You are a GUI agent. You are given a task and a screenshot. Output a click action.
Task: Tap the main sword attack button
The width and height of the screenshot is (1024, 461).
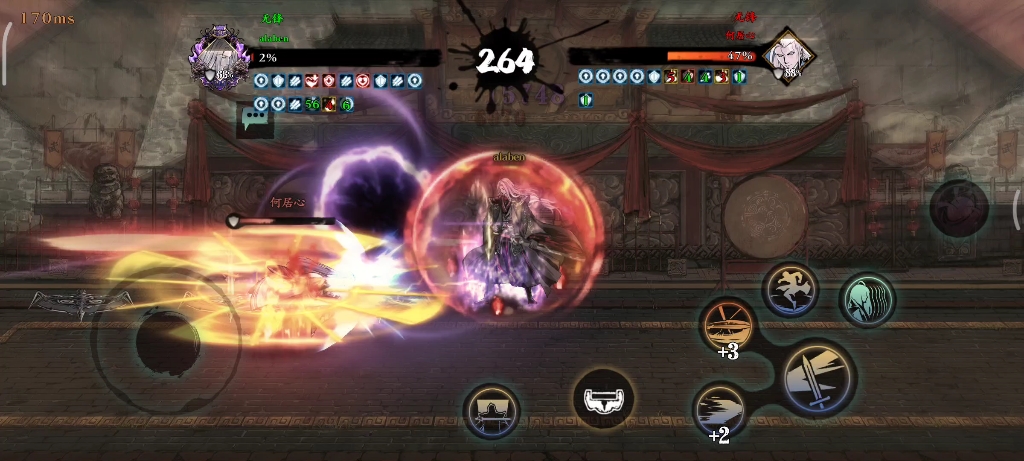[819, 378]
